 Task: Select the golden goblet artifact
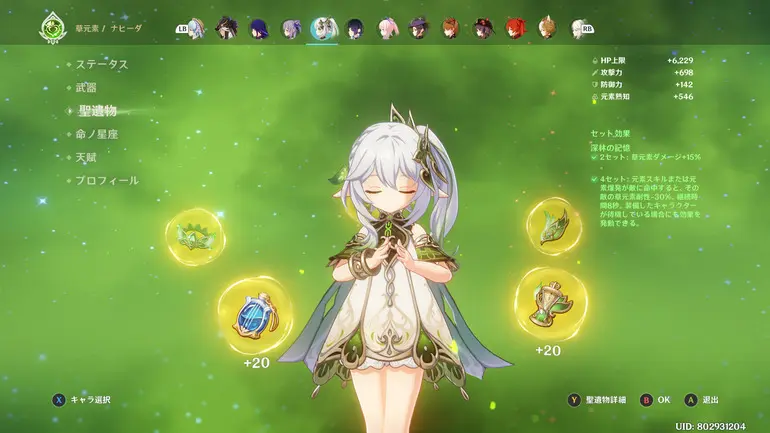[x=550, y=301]
